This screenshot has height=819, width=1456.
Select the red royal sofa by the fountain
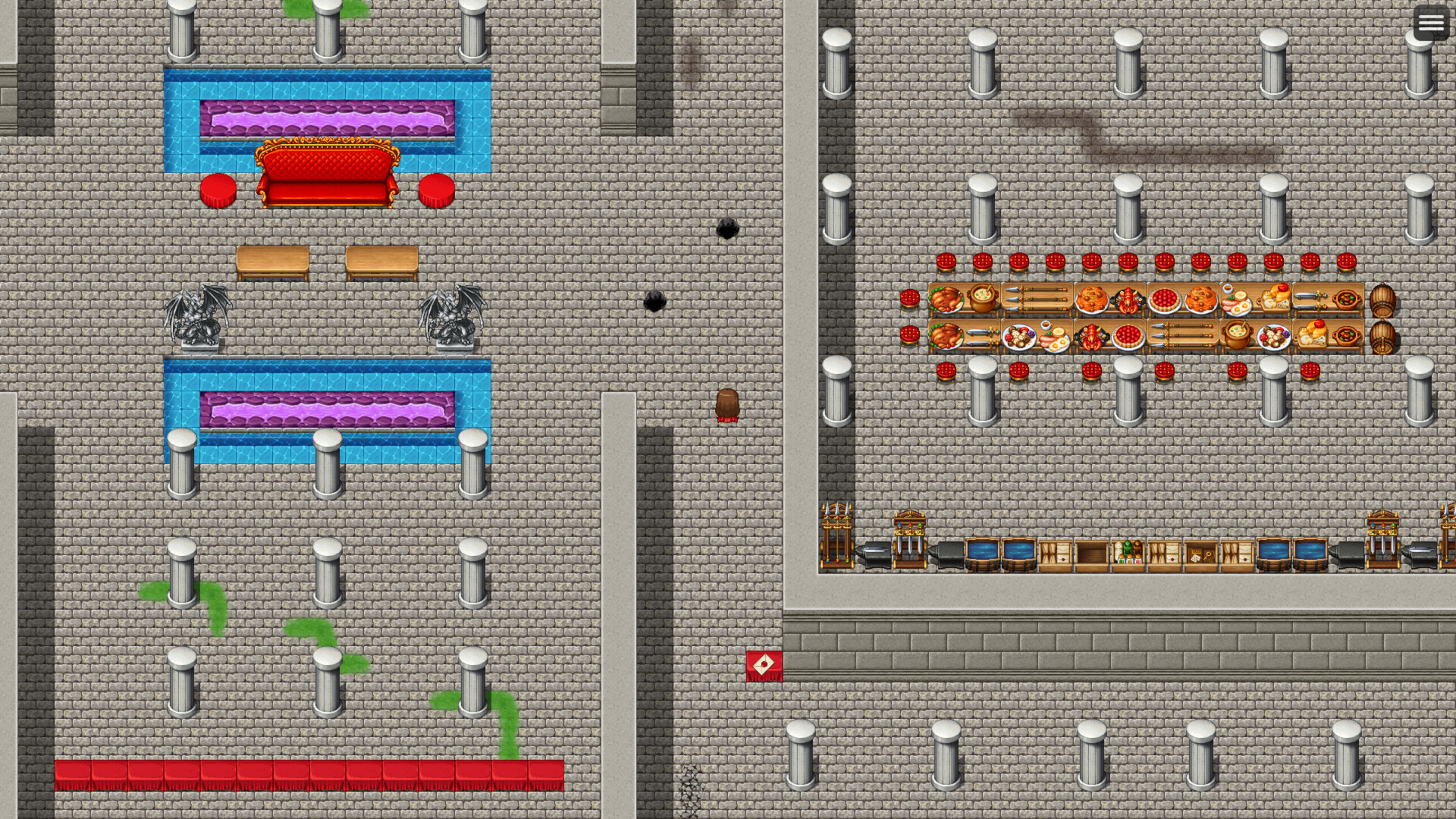328,174
